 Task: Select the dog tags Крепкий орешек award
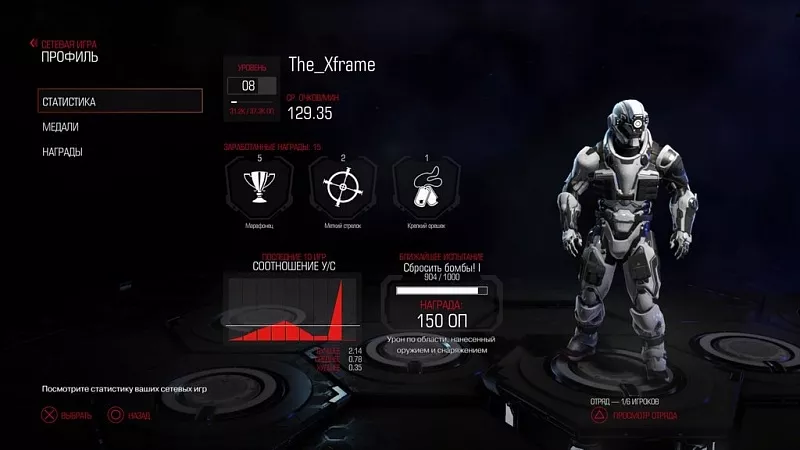click(x=427, y=186)
